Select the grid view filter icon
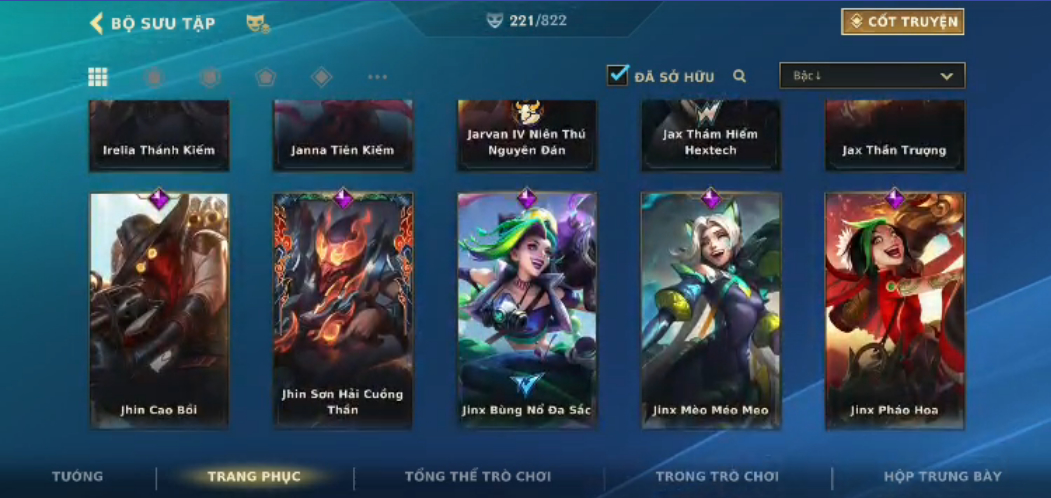The height and width of the screenshot is (498, 1051). pyautogui.click(x=98, y=77)
